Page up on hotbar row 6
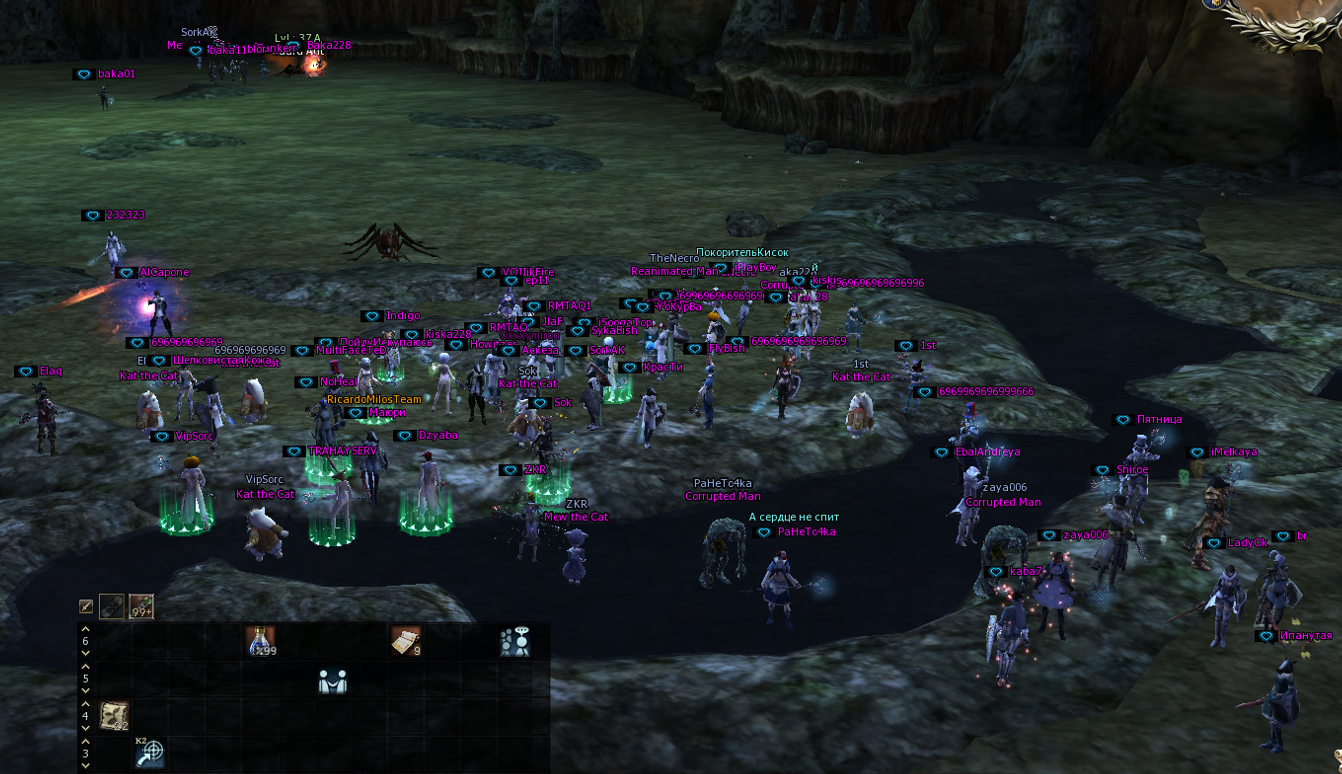Screen dimensions: 1342x774 86,630
